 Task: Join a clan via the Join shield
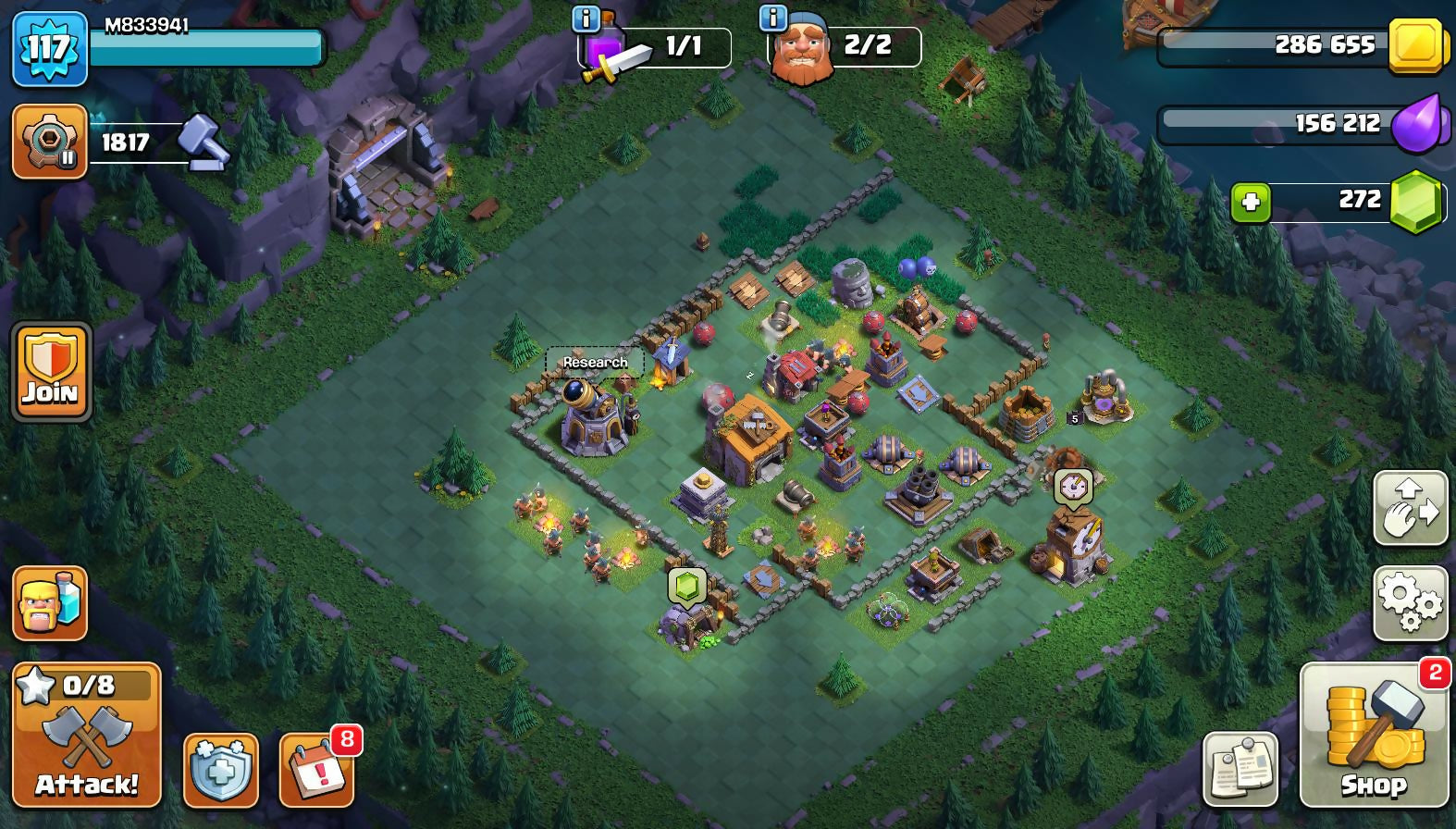[51, 371]
